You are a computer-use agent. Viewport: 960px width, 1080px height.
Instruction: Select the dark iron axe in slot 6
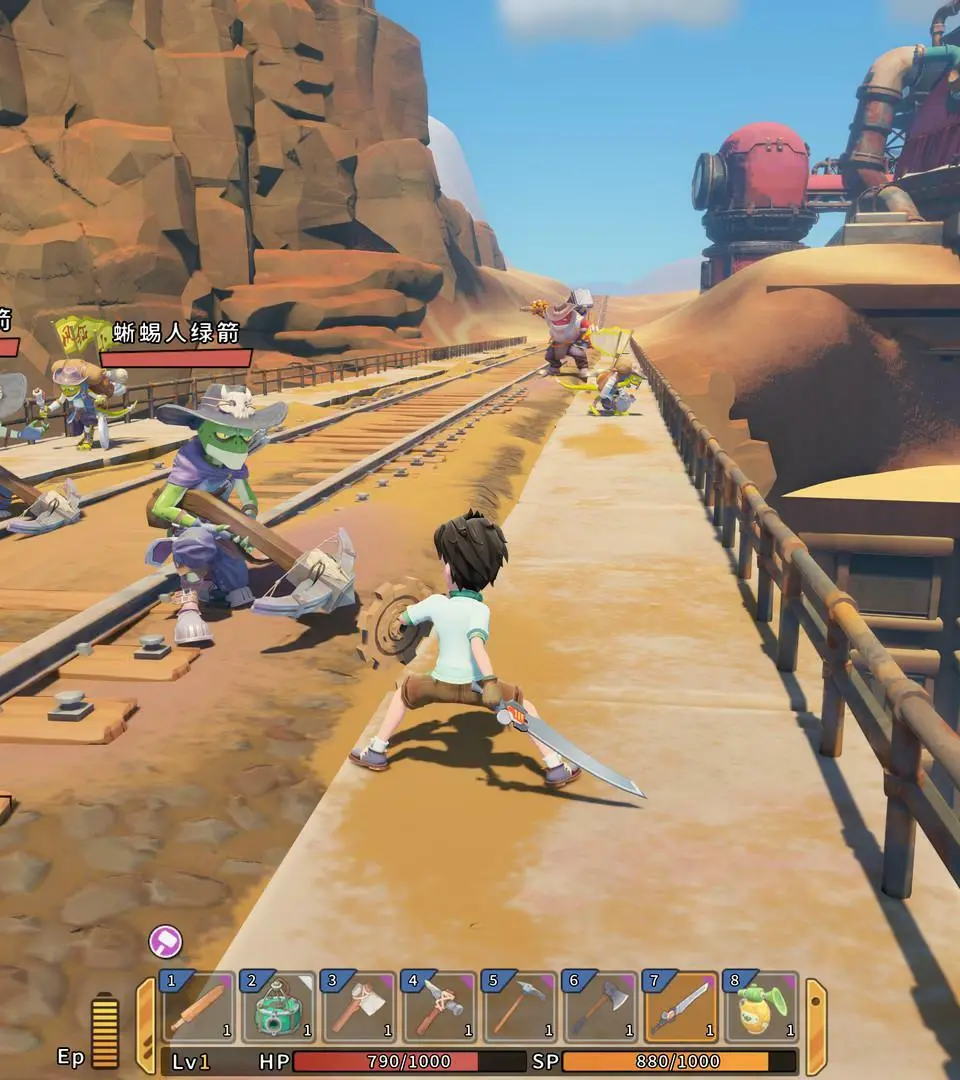coord(601,1007)
